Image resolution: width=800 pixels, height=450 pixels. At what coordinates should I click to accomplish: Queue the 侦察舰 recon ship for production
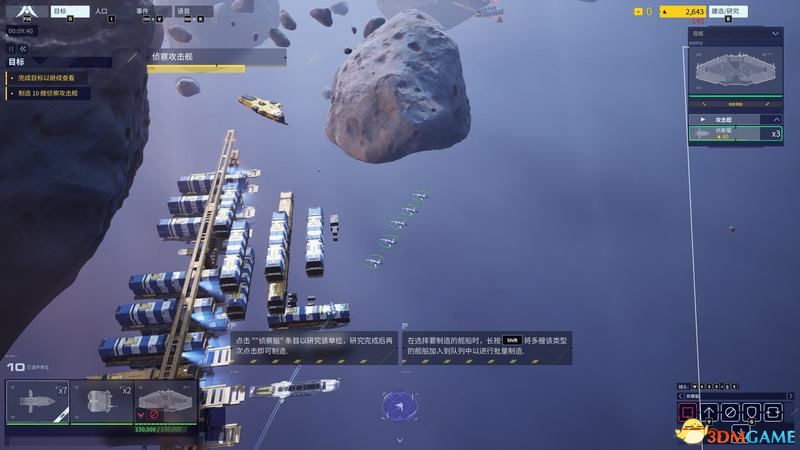[x=735, y=133]
